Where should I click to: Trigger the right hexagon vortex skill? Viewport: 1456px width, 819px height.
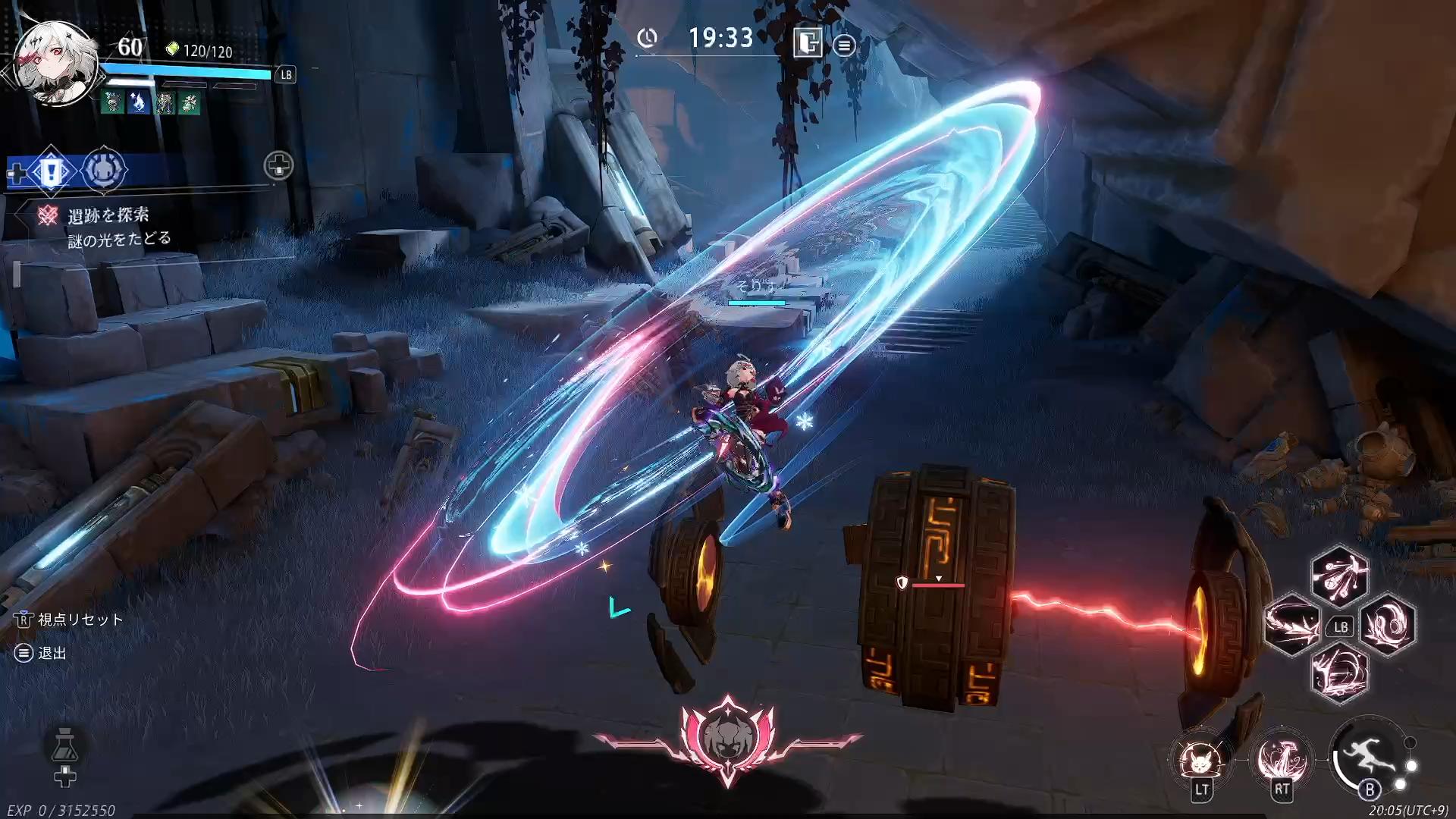point(1388,625)
